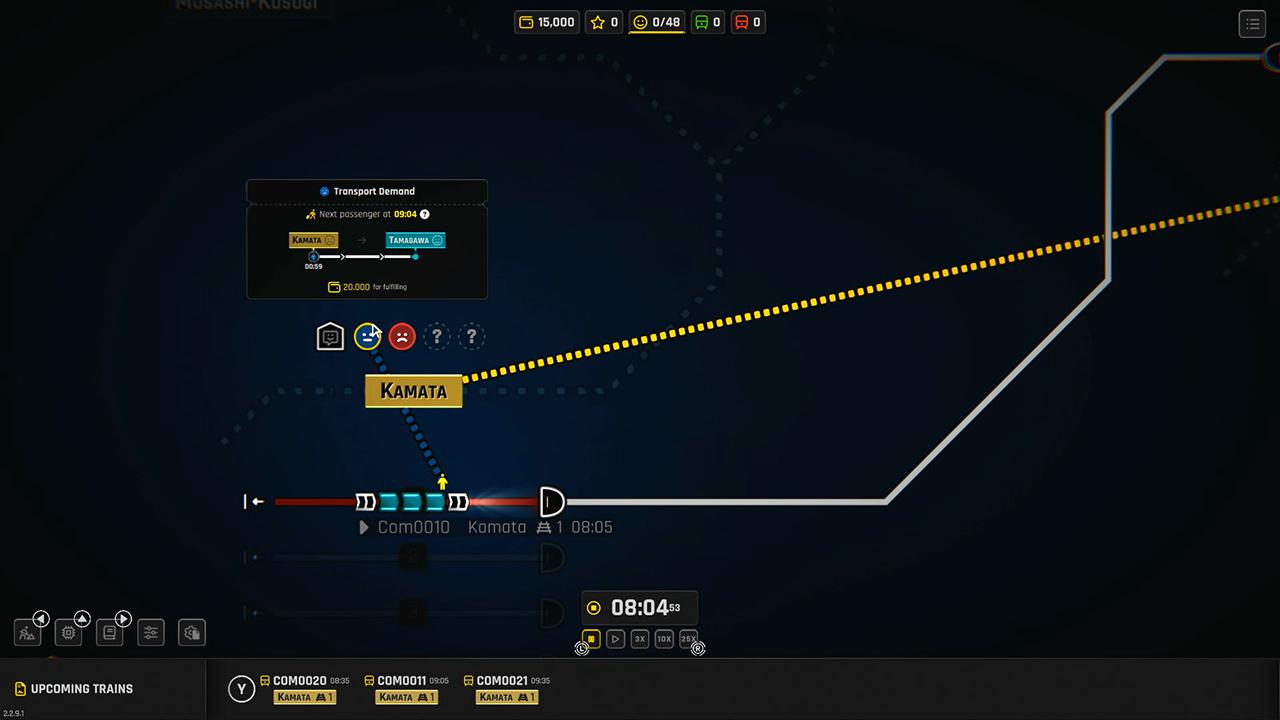Image resolution: width=1280 pixels, height=720 pixels.
Task: Open the filter settings panel
Action: 150,632
